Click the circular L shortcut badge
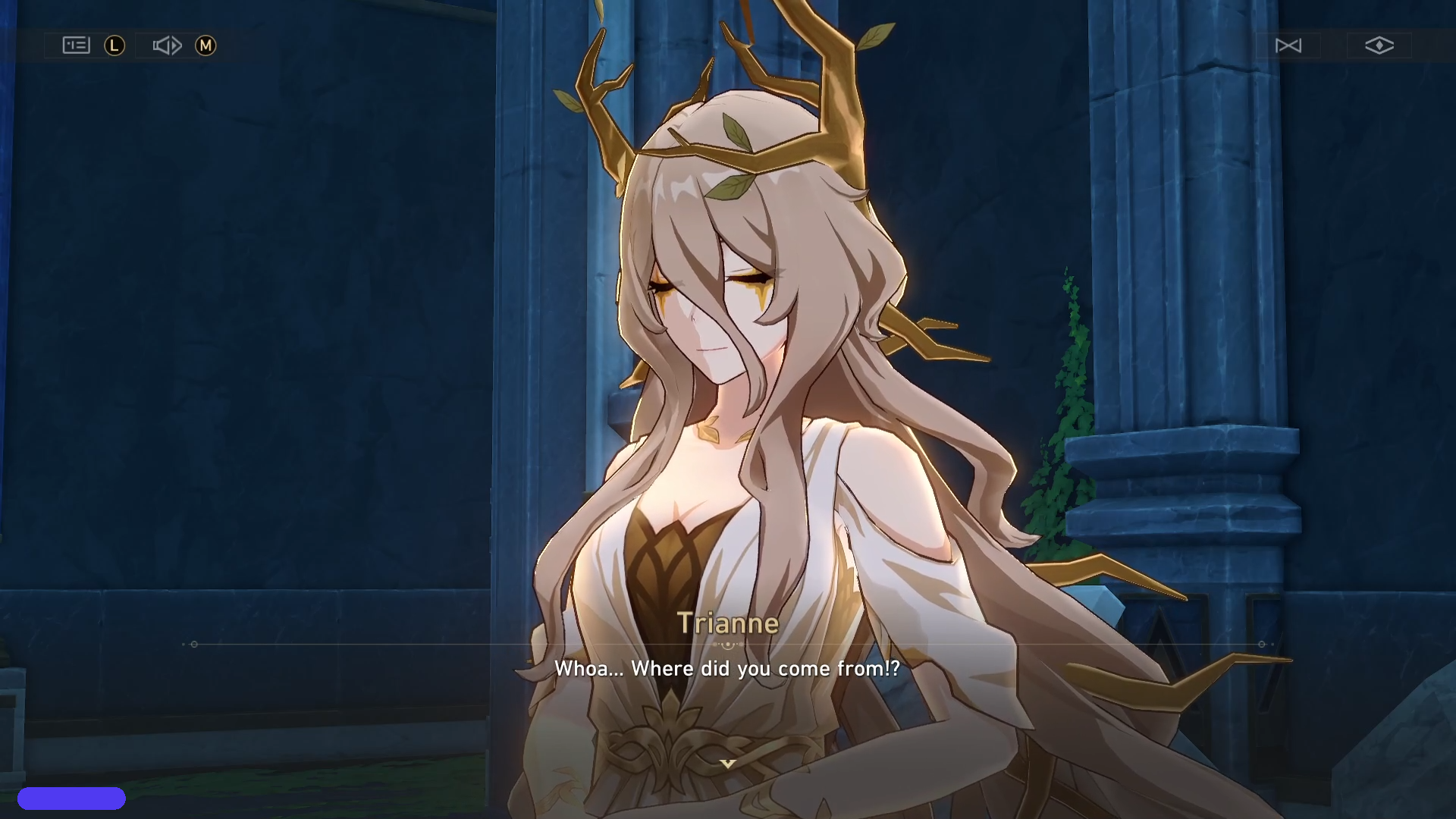 (x=114, y=45)
